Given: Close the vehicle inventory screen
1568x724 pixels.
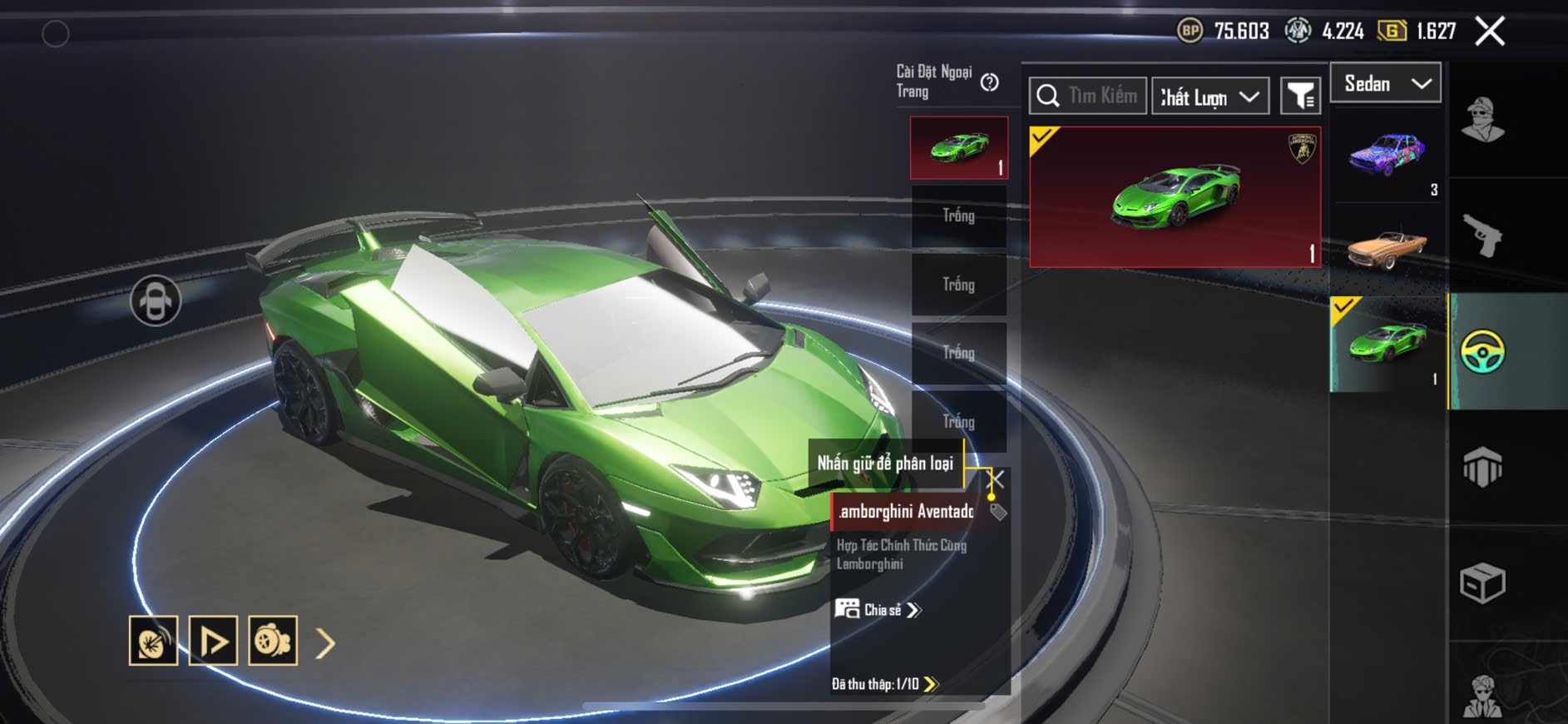Looking at the screenshot, I should point(1490,32).
